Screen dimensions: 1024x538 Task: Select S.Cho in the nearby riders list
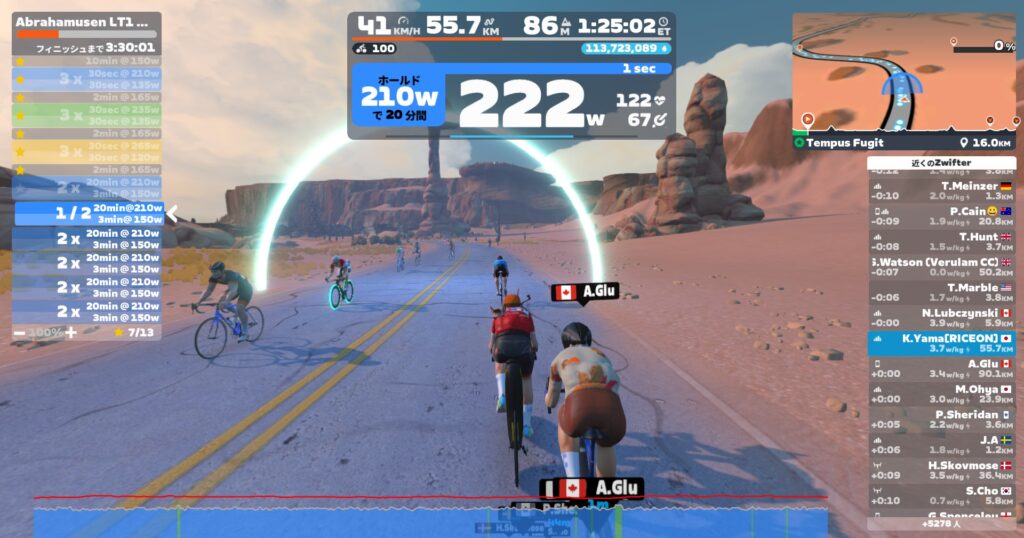(941, 496)
